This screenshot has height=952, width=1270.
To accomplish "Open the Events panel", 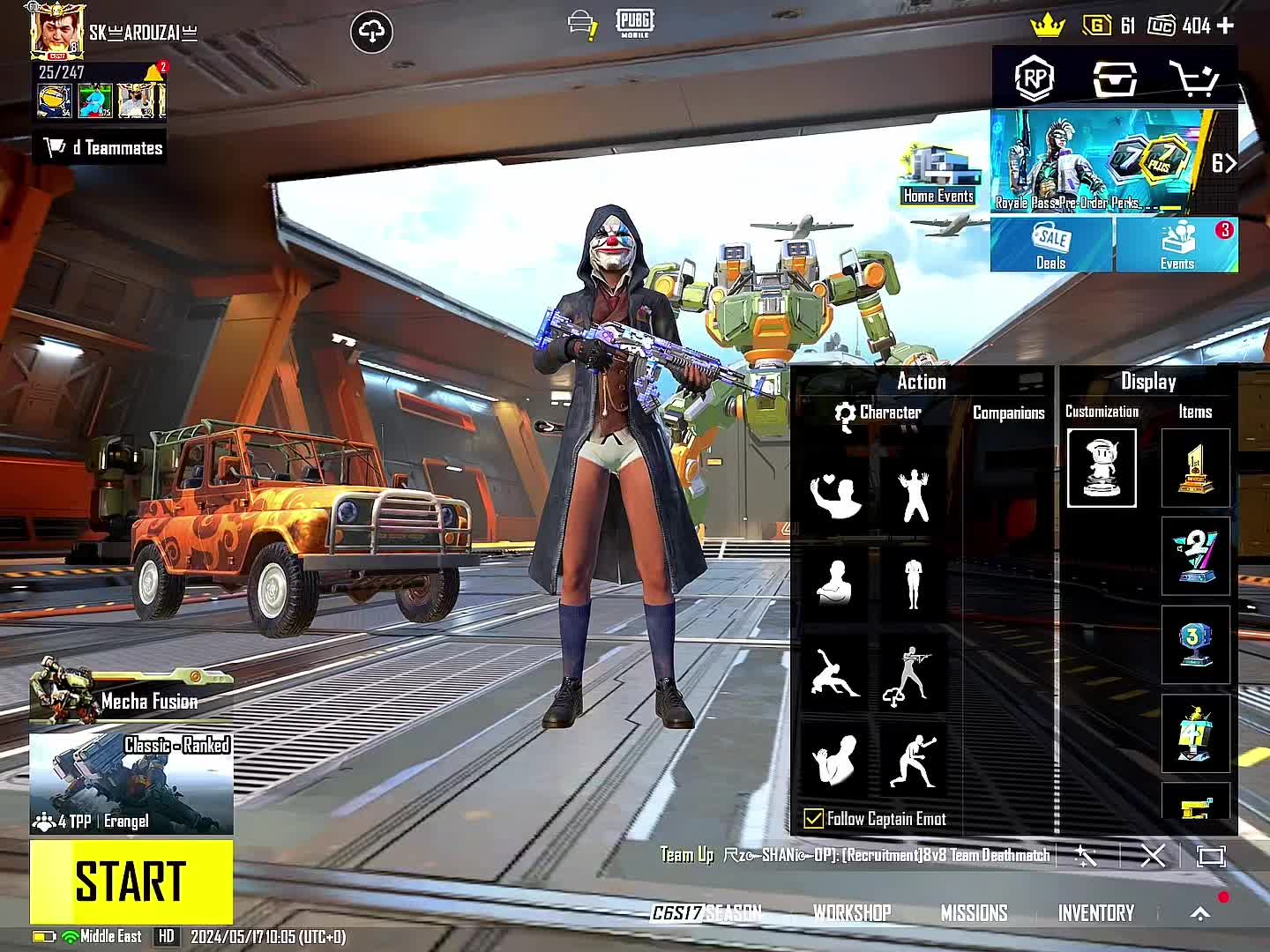I will (1177, 244).
